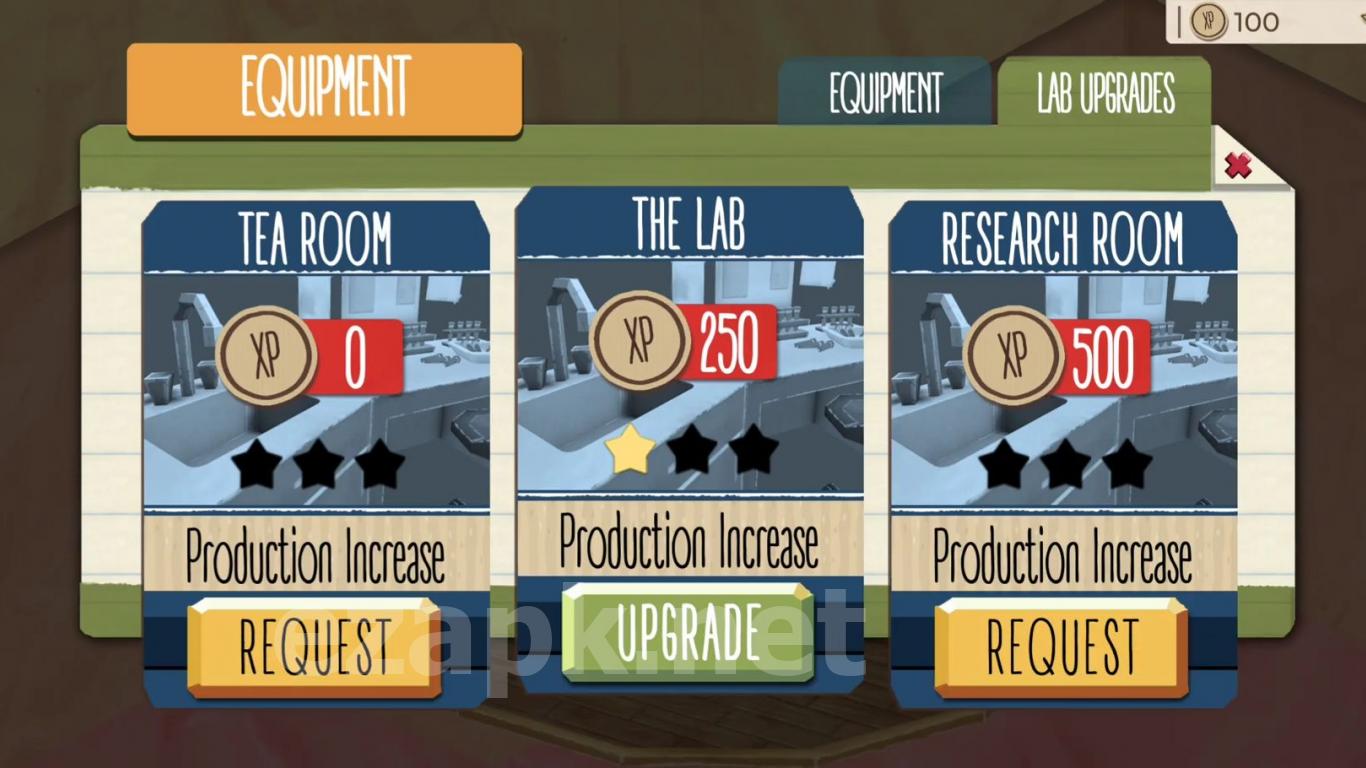Choose The Lab card image

click(x=690, y=380)
